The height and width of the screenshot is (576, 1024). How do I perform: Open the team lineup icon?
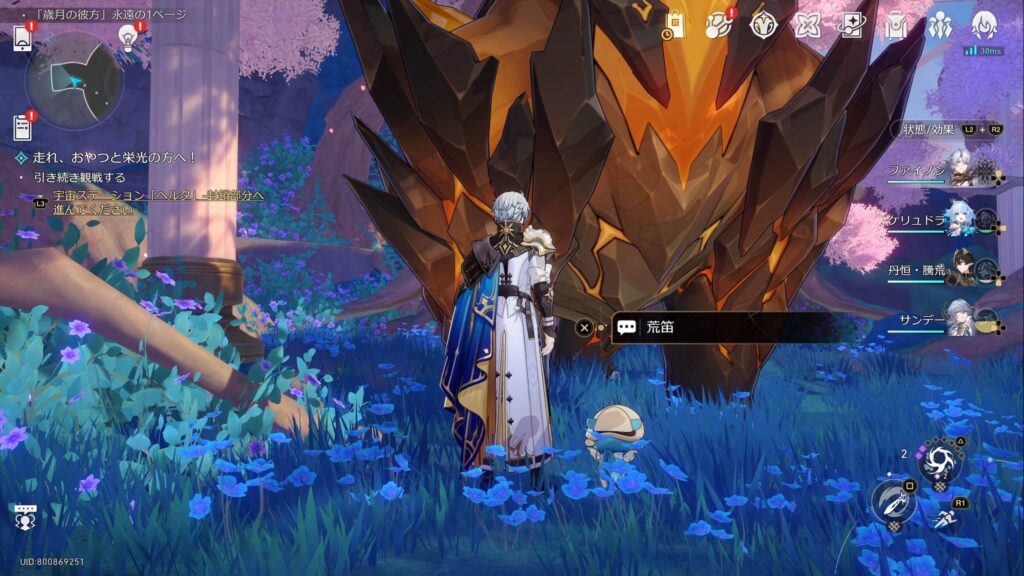[940, 26]
